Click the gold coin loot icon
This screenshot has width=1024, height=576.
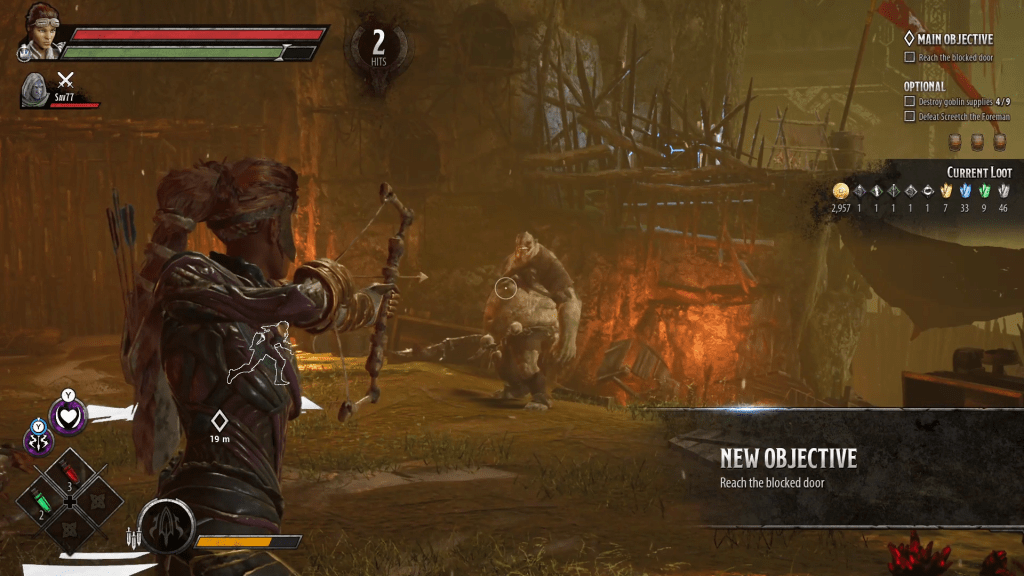840,191
